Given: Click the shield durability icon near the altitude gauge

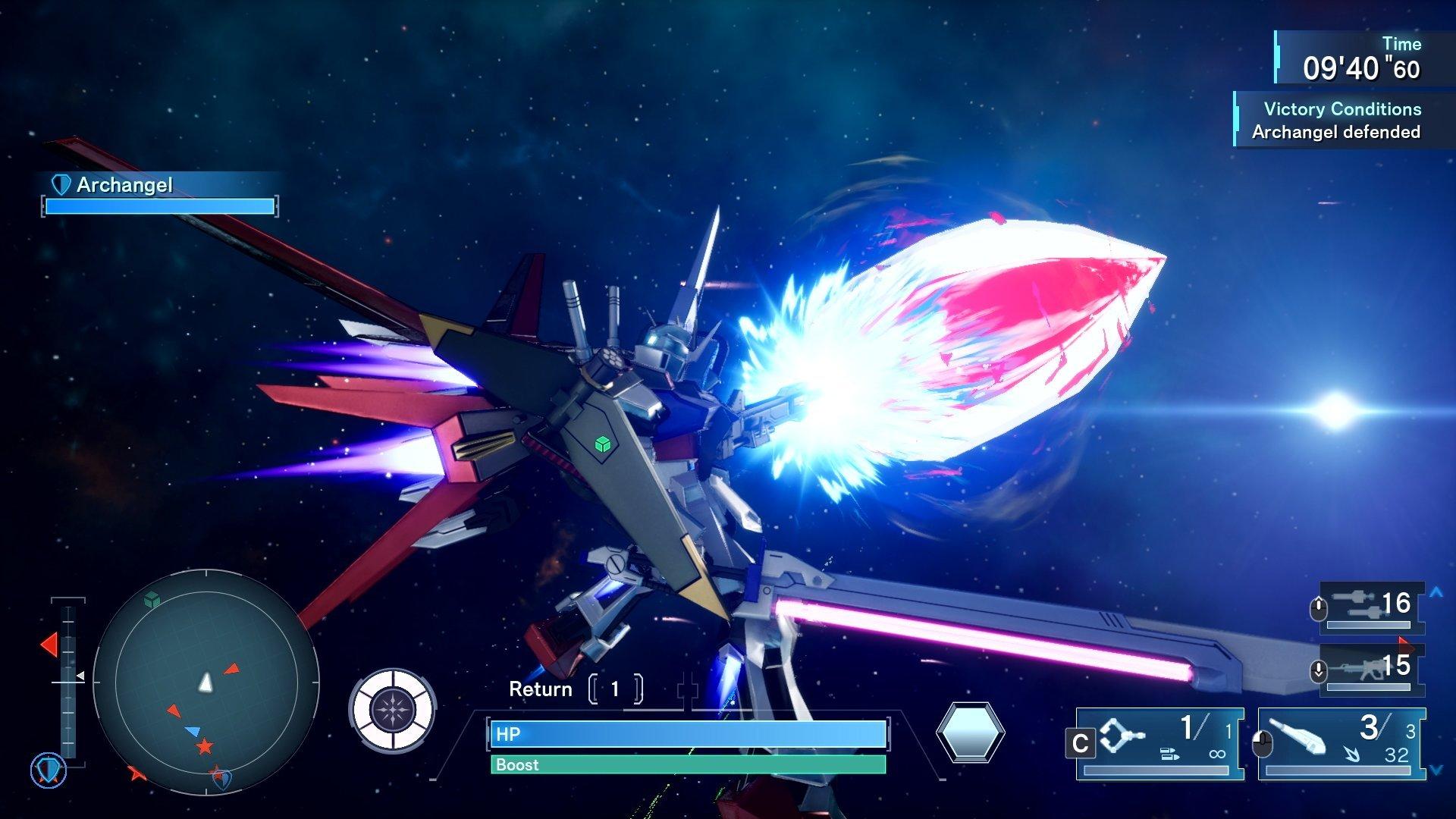Looking at the screenshot, I should point(48,770).
